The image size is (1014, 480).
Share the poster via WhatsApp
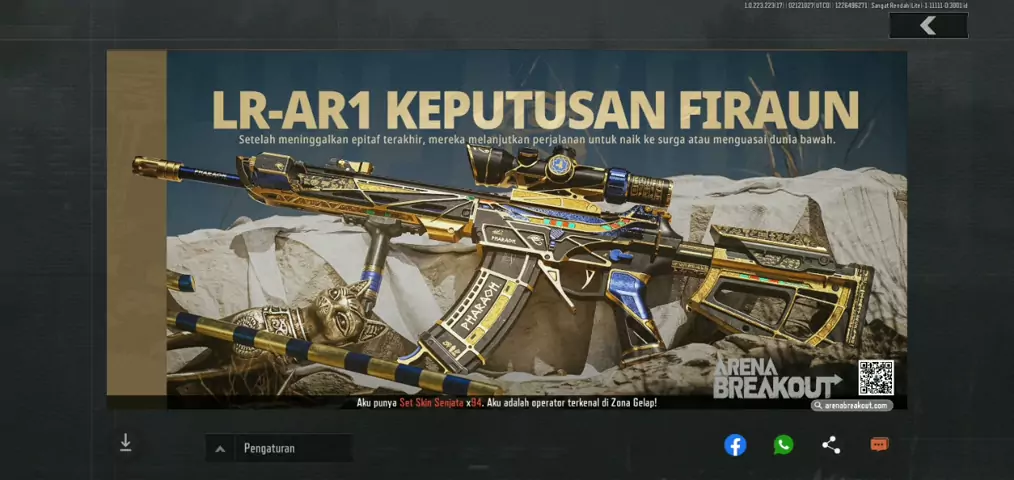[783, 445]
